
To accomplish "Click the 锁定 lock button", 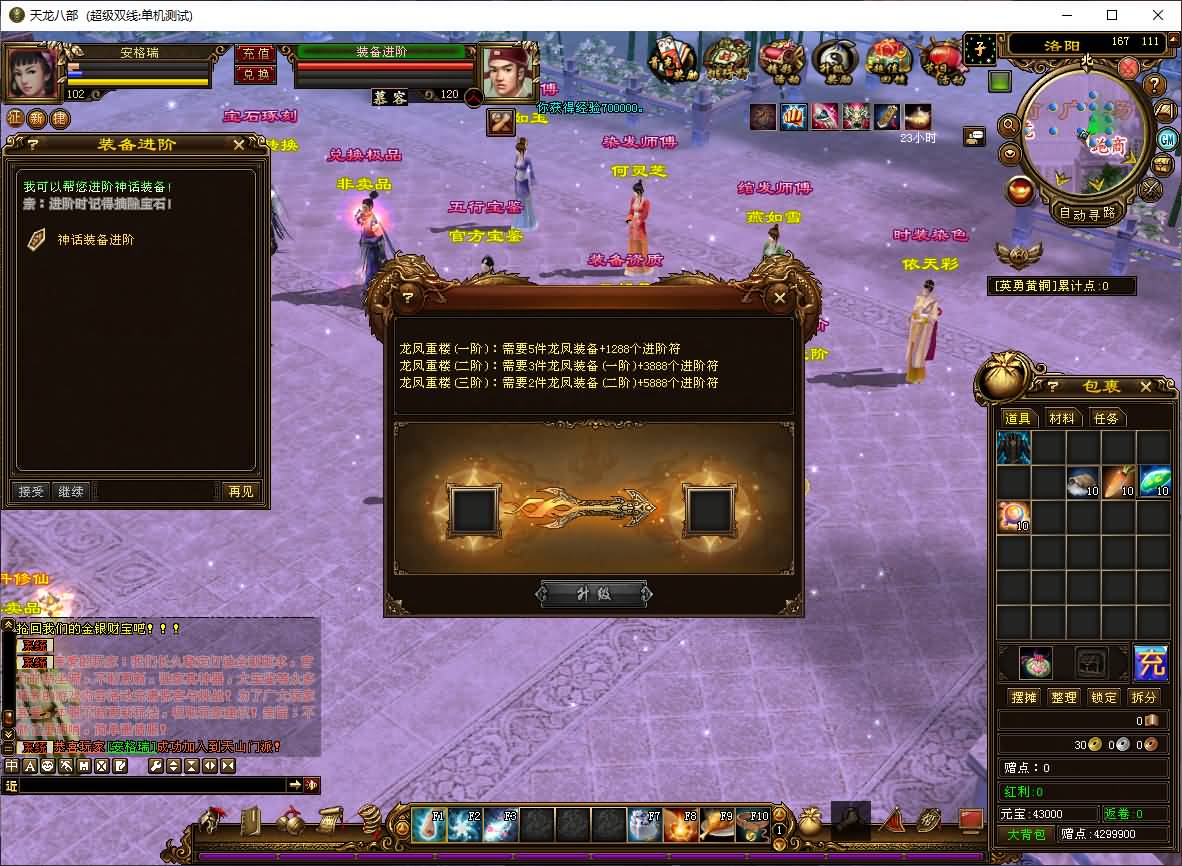I will (x=1104, y=697).
